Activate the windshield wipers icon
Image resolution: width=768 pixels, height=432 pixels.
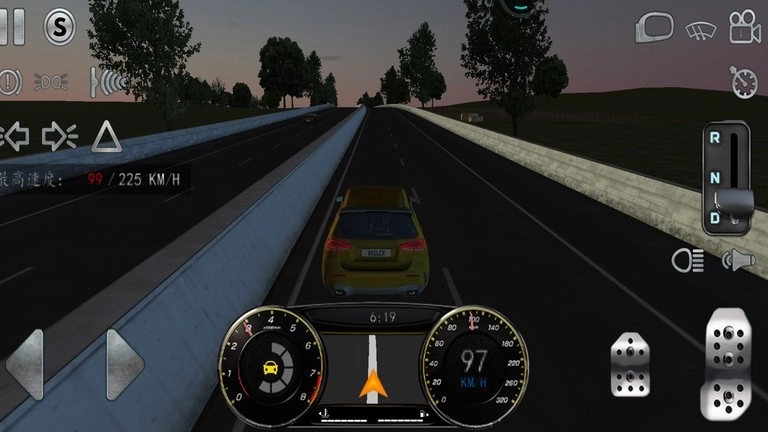[700, 29]
